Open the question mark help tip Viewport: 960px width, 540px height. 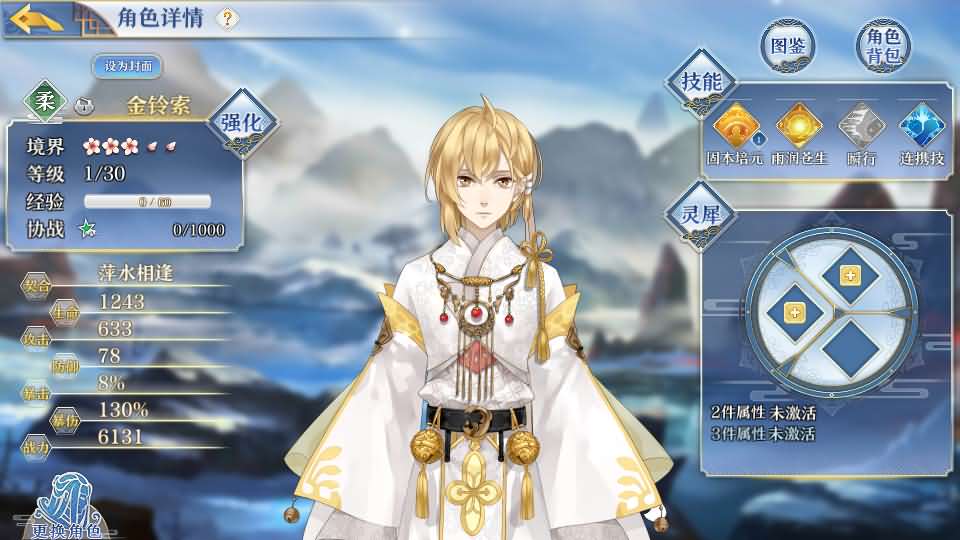tap(227, 18)
